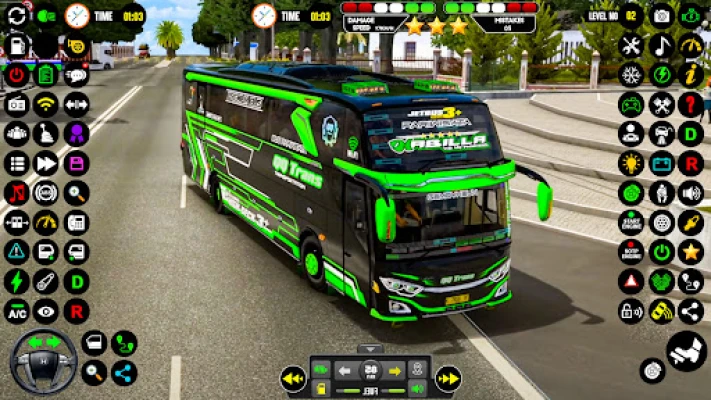711x400 pixels.
Task: Tap the A/C button
Action: [x=16, y=311]
